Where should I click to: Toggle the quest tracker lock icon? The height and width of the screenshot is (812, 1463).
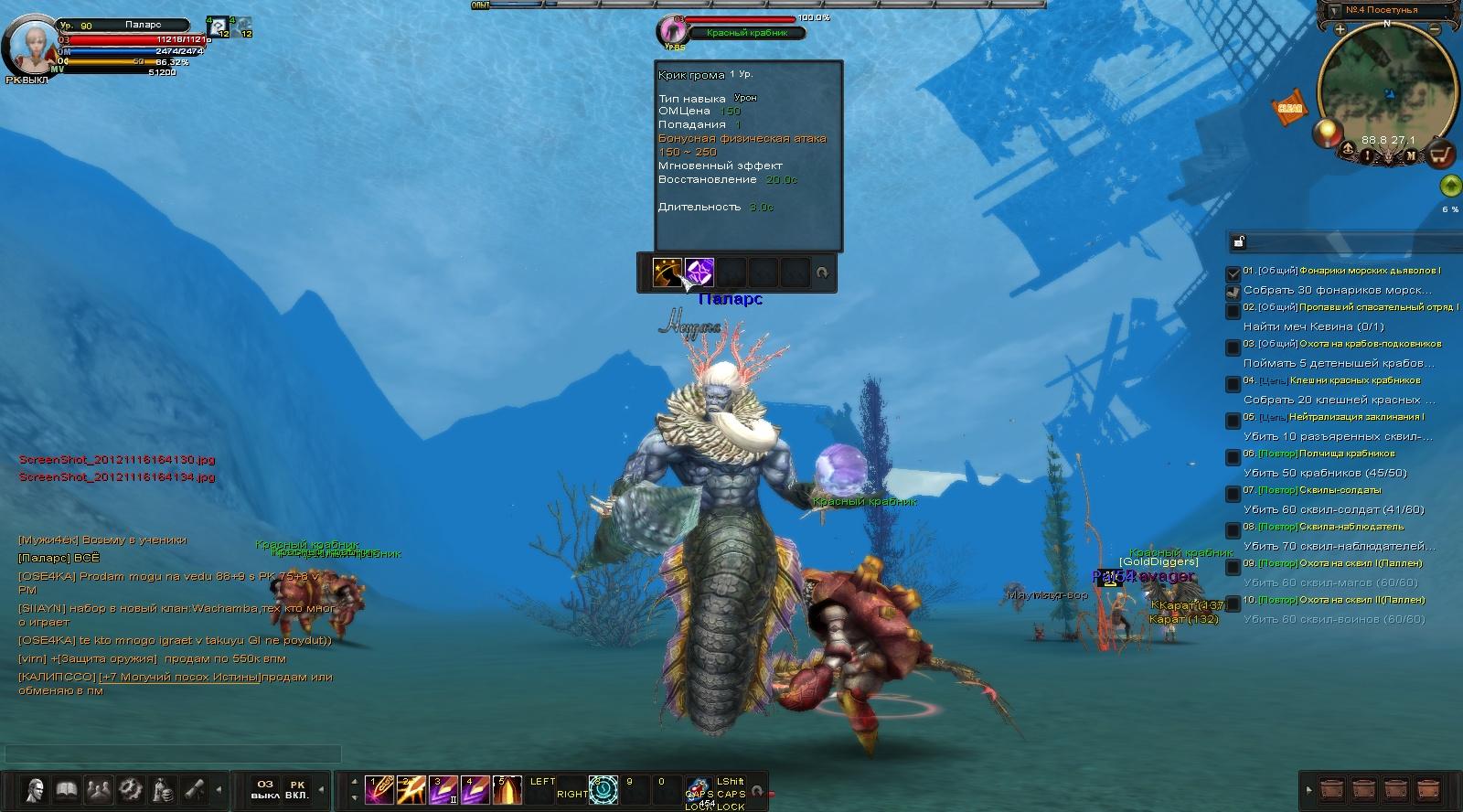point(1238,242)
